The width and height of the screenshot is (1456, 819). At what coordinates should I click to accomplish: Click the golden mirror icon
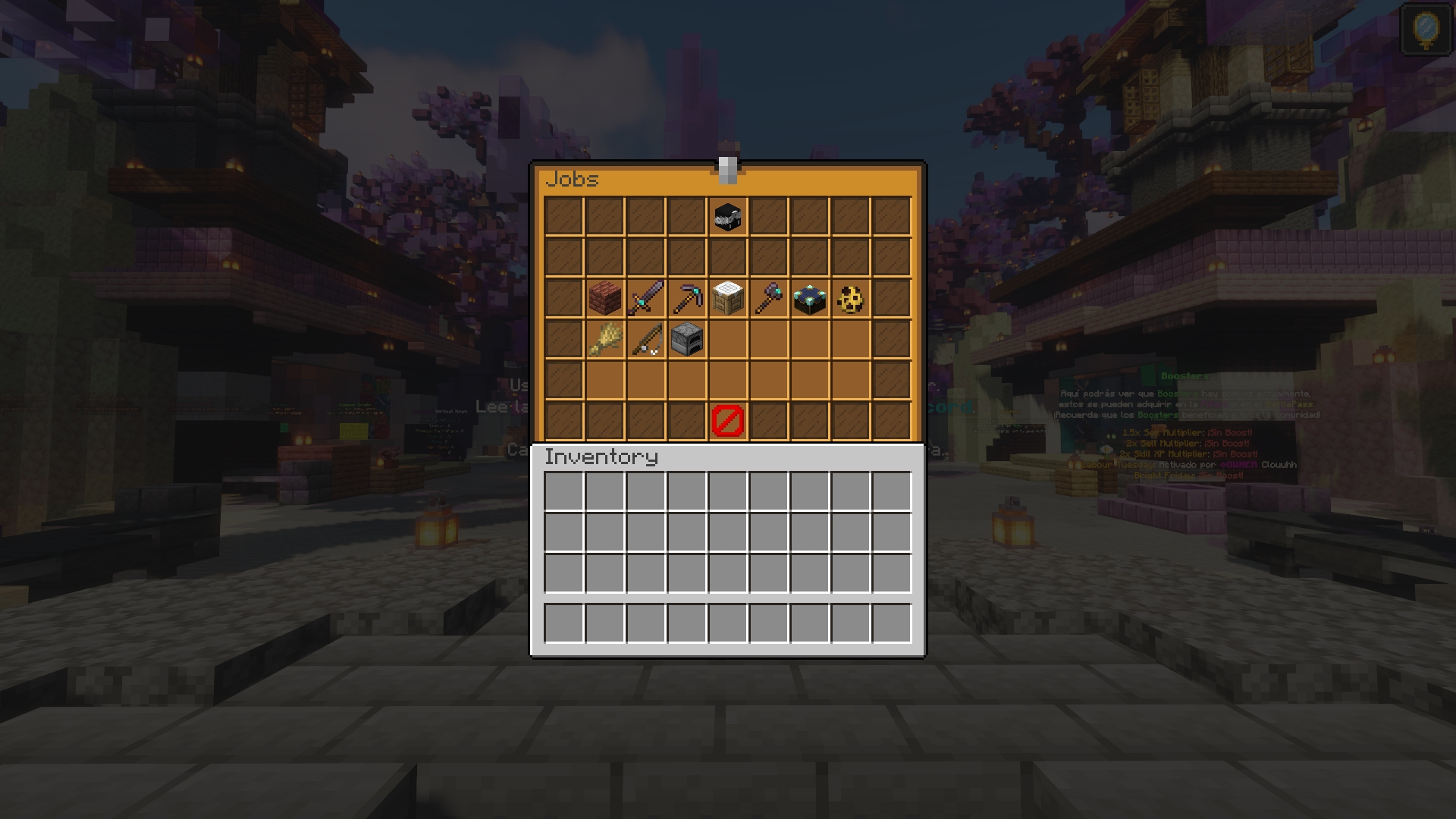click(1426, 29)
